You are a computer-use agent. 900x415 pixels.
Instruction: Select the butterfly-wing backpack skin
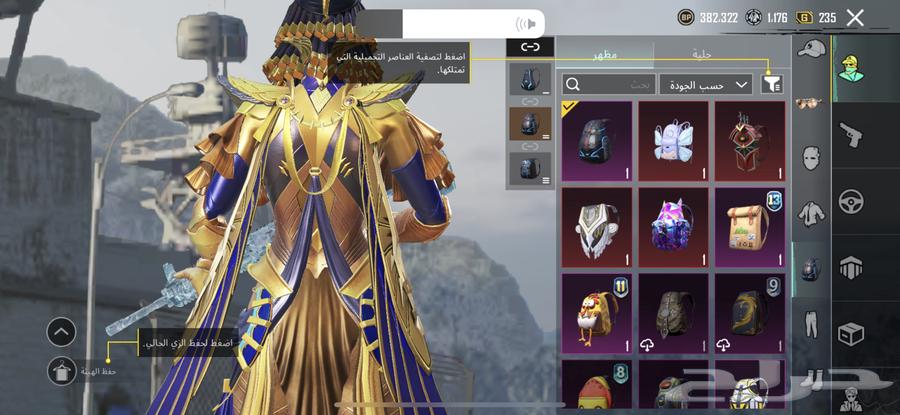pyautogui.click(x=673, y=140)
